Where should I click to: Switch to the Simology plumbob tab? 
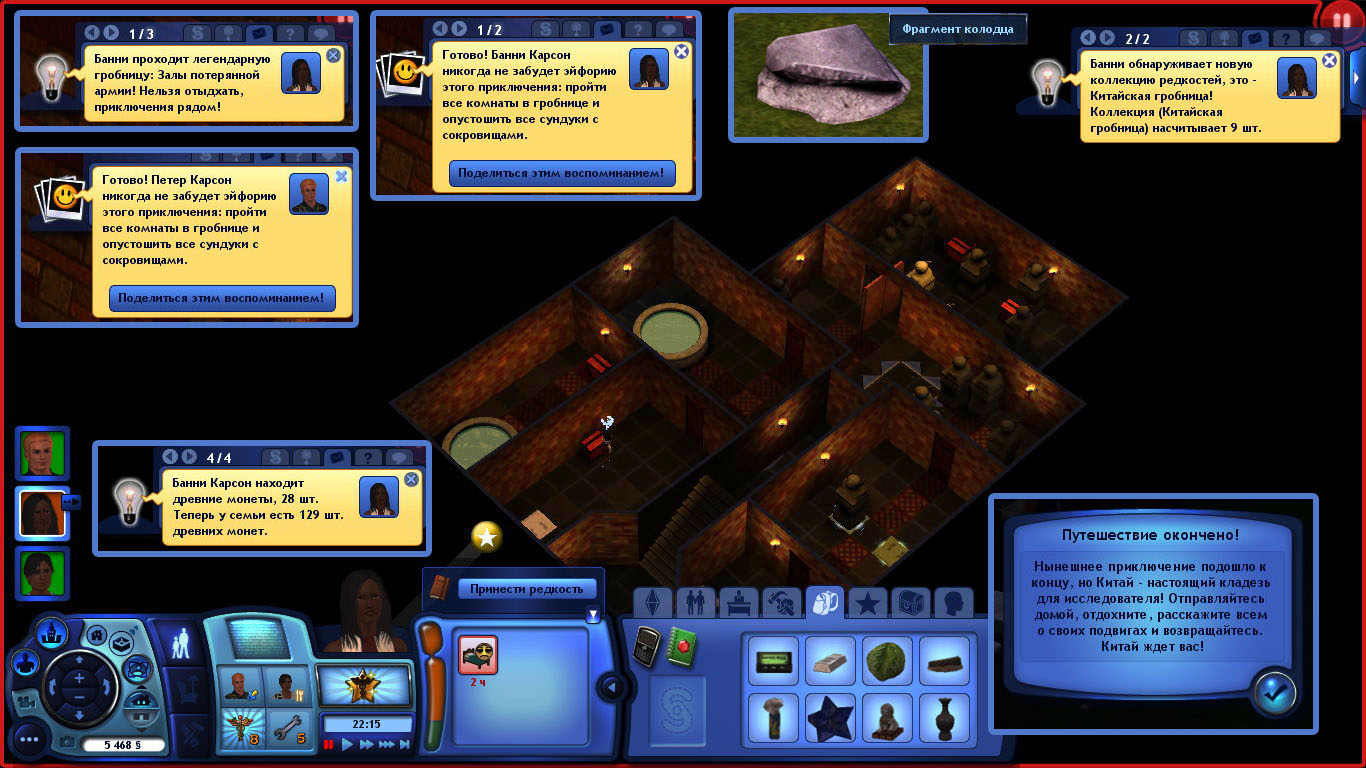tap(653, 603)
